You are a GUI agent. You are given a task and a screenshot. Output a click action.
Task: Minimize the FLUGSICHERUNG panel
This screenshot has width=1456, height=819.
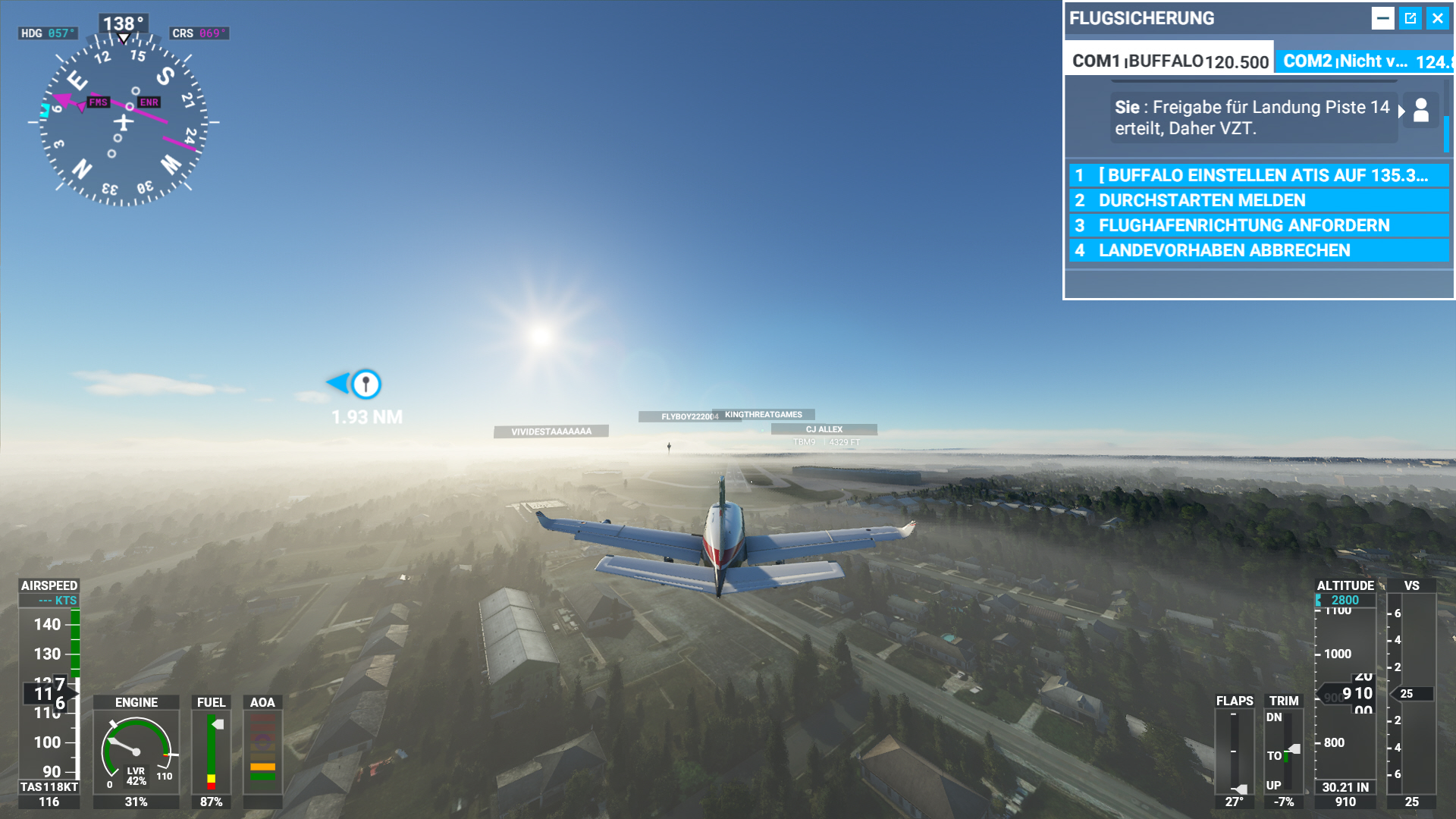coord(1385,18)
